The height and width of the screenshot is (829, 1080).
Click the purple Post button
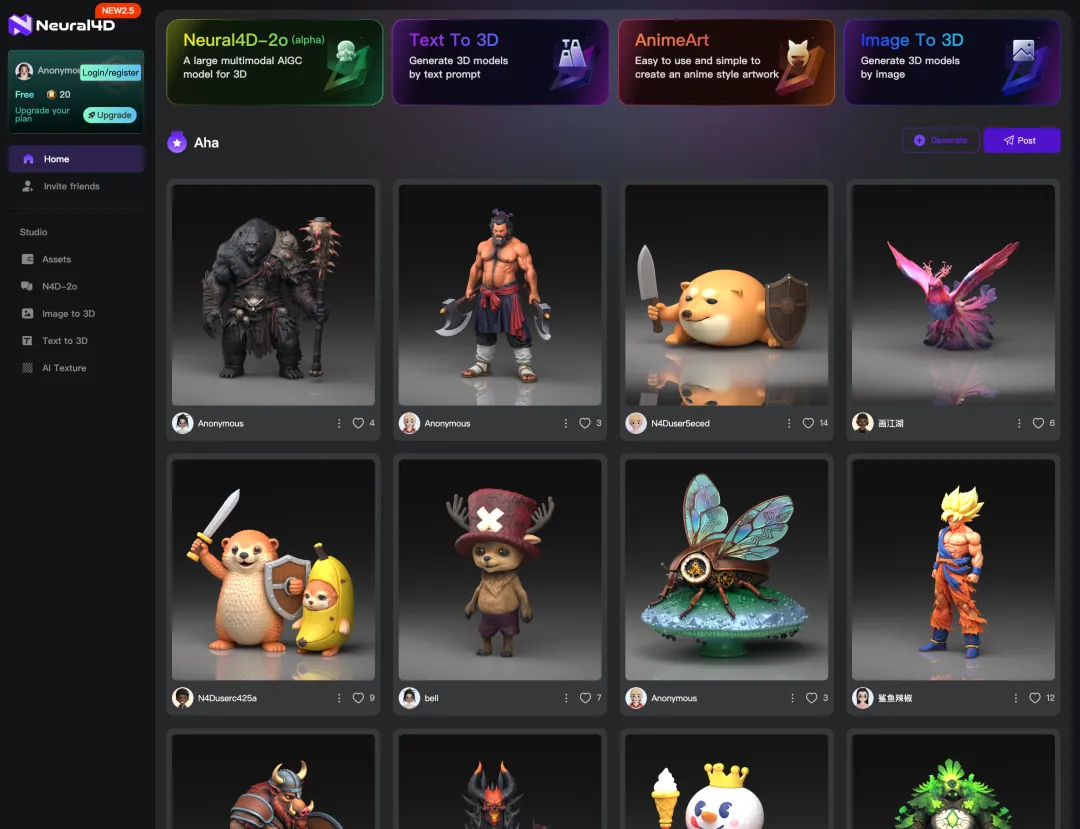point(1022,140)
